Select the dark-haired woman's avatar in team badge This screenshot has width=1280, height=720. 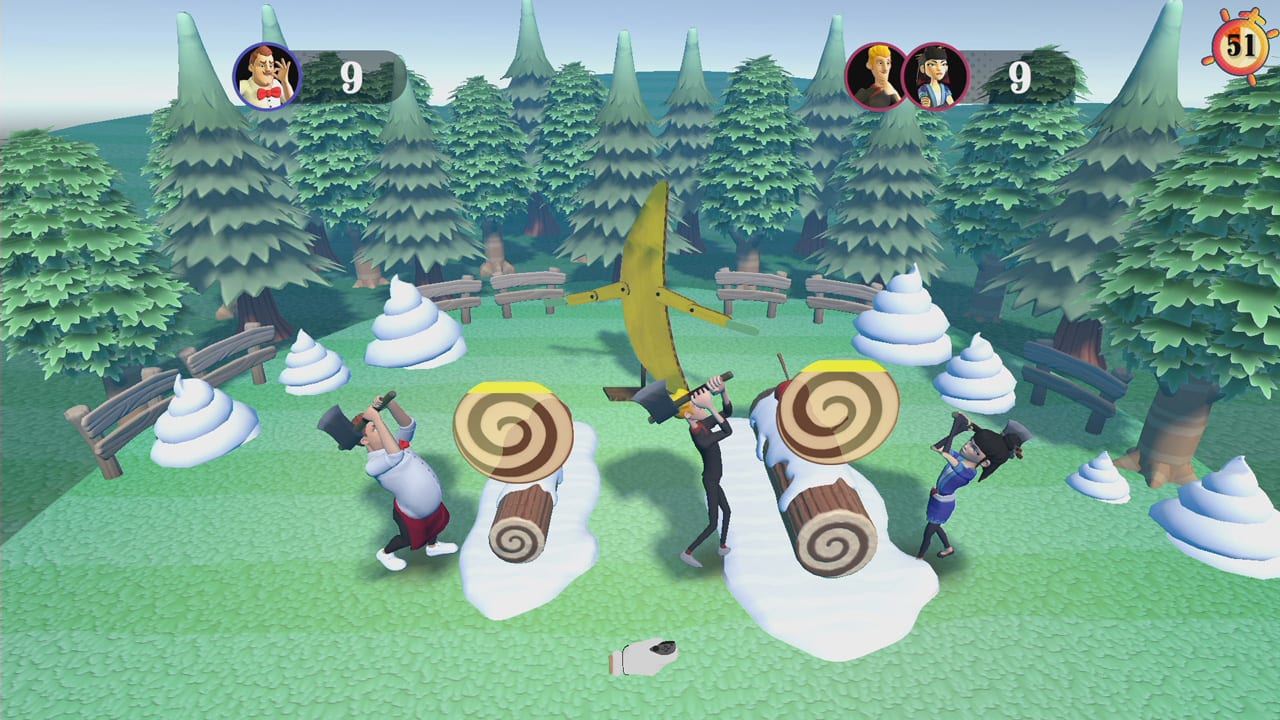tap(938, 75)
